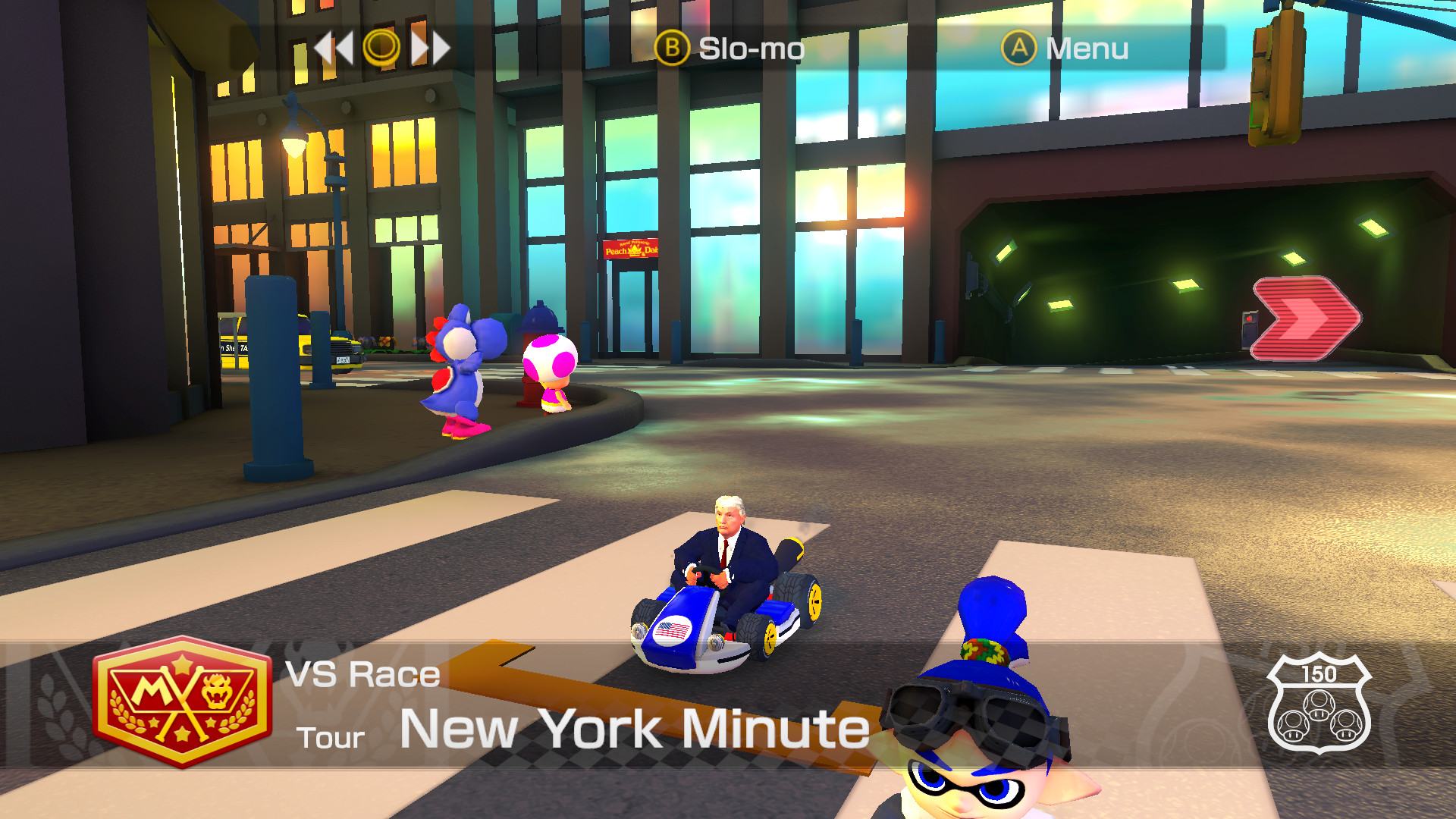The width and height of the screenshot is (1456, 819).
Task: Click the Bowser crest on the VS emblem
Action: click(x=218, y=692)
